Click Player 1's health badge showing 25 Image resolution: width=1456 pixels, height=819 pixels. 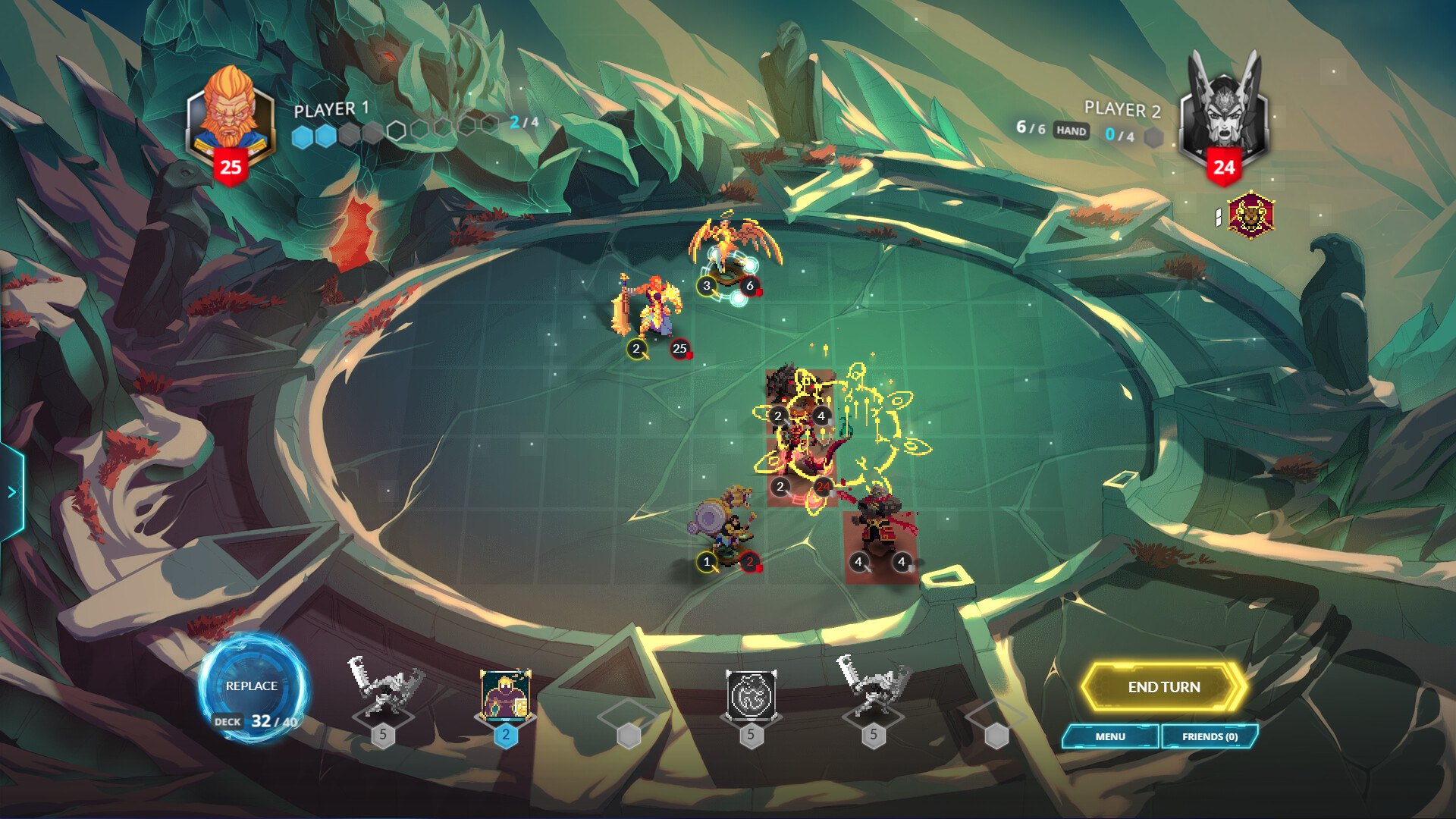coord(230,165)
